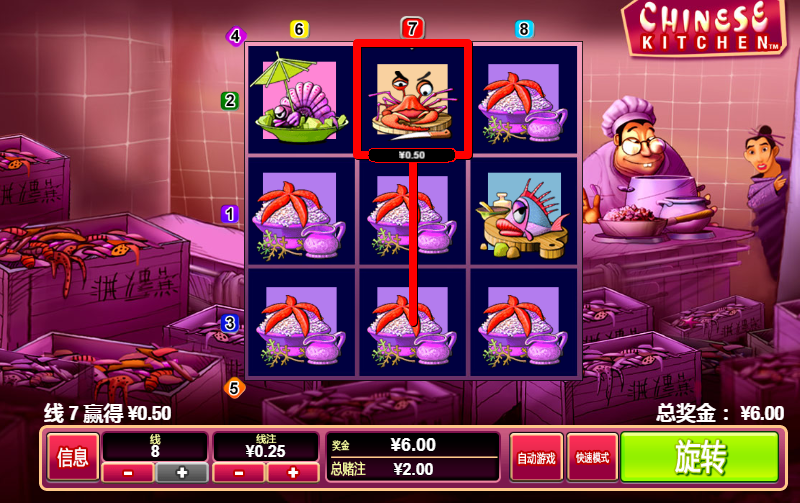Open the 信息 info panel
The width and height of the screenshot is (800, 503).
click(x=73, y=459)
